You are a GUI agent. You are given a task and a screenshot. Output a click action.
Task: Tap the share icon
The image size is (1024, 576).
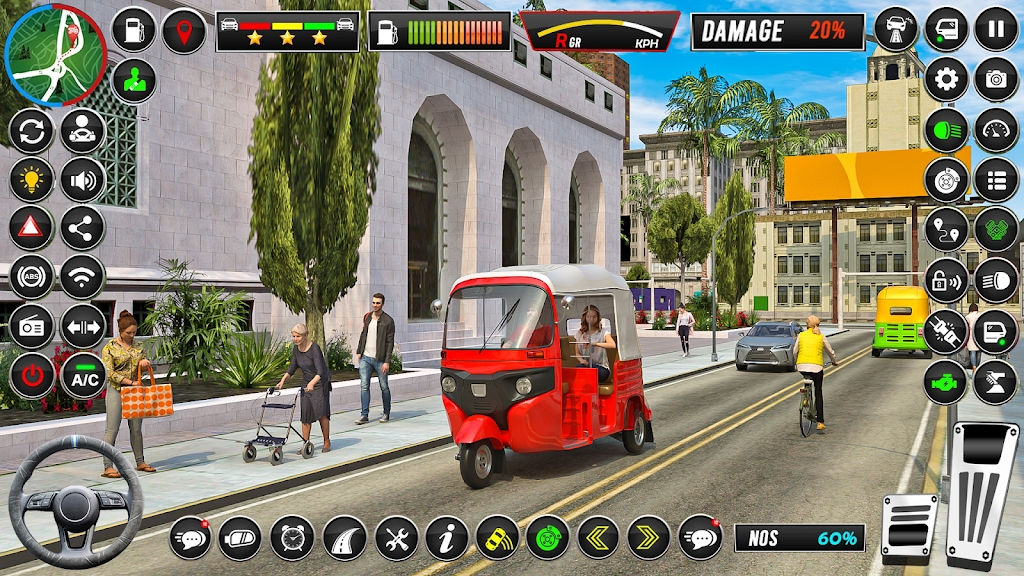[83, 228]
